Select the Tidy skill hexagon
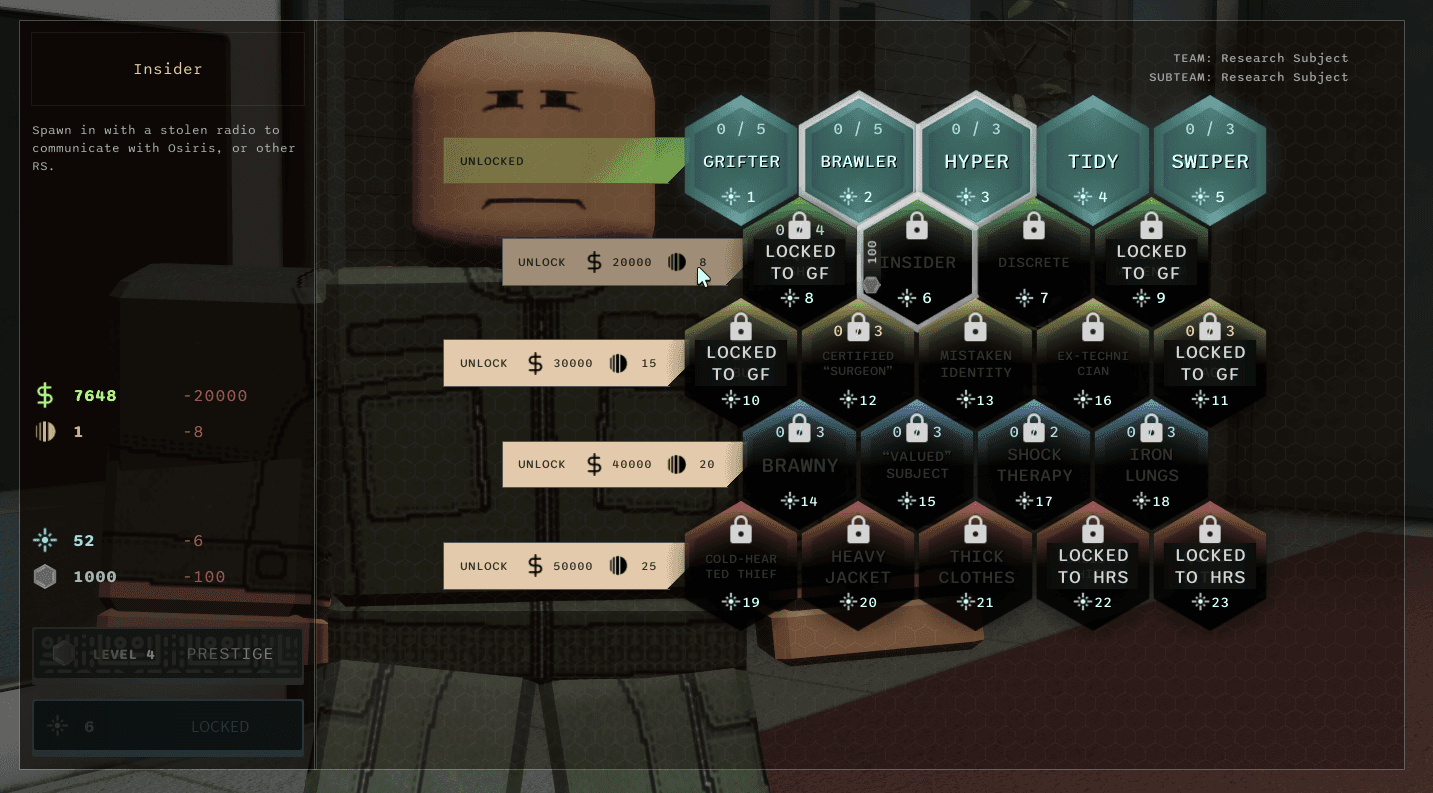1433x793 pixels. click(1093, 160)
